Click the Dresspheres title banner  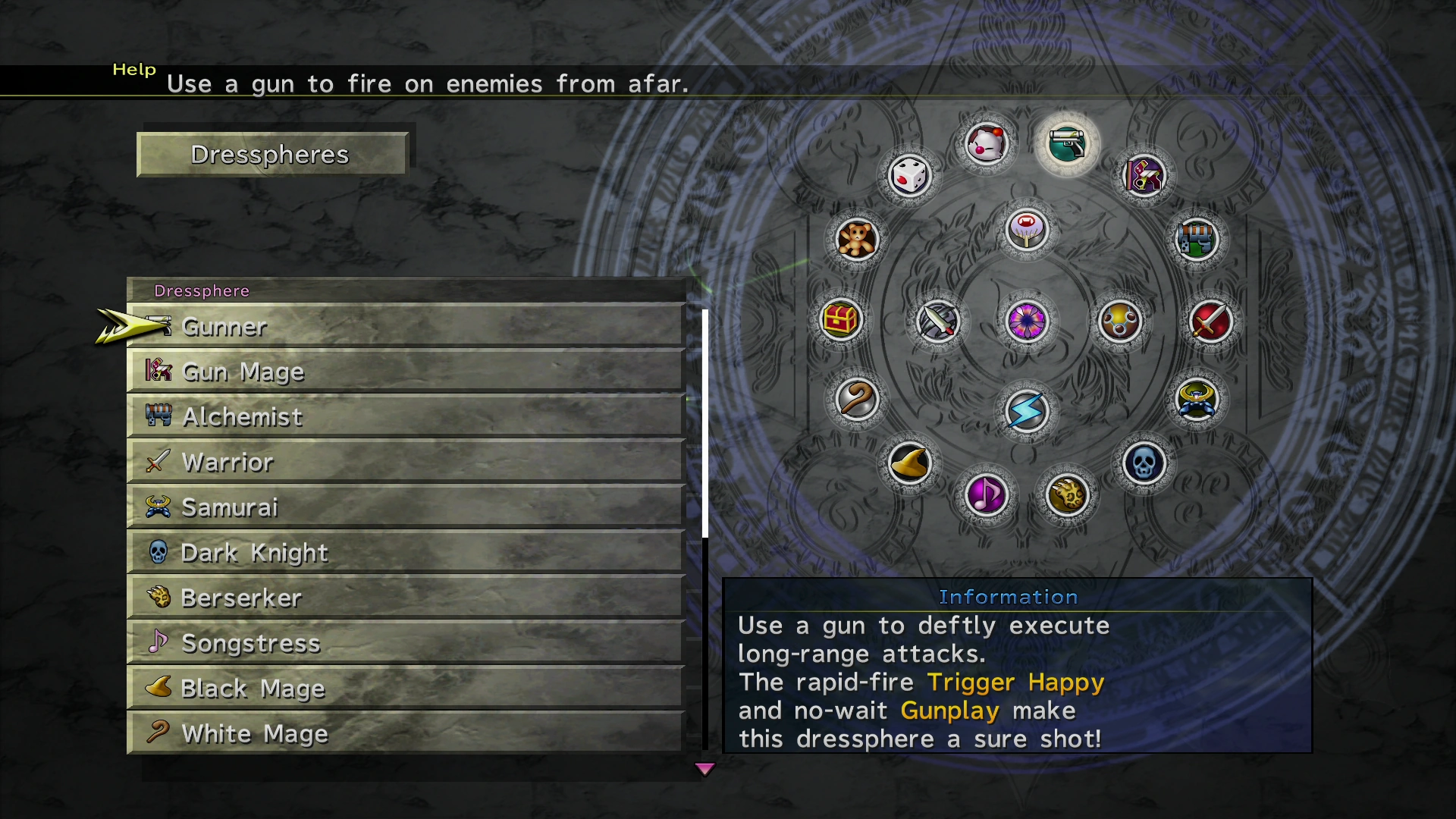pyautogui.click(x=271, y=154)
